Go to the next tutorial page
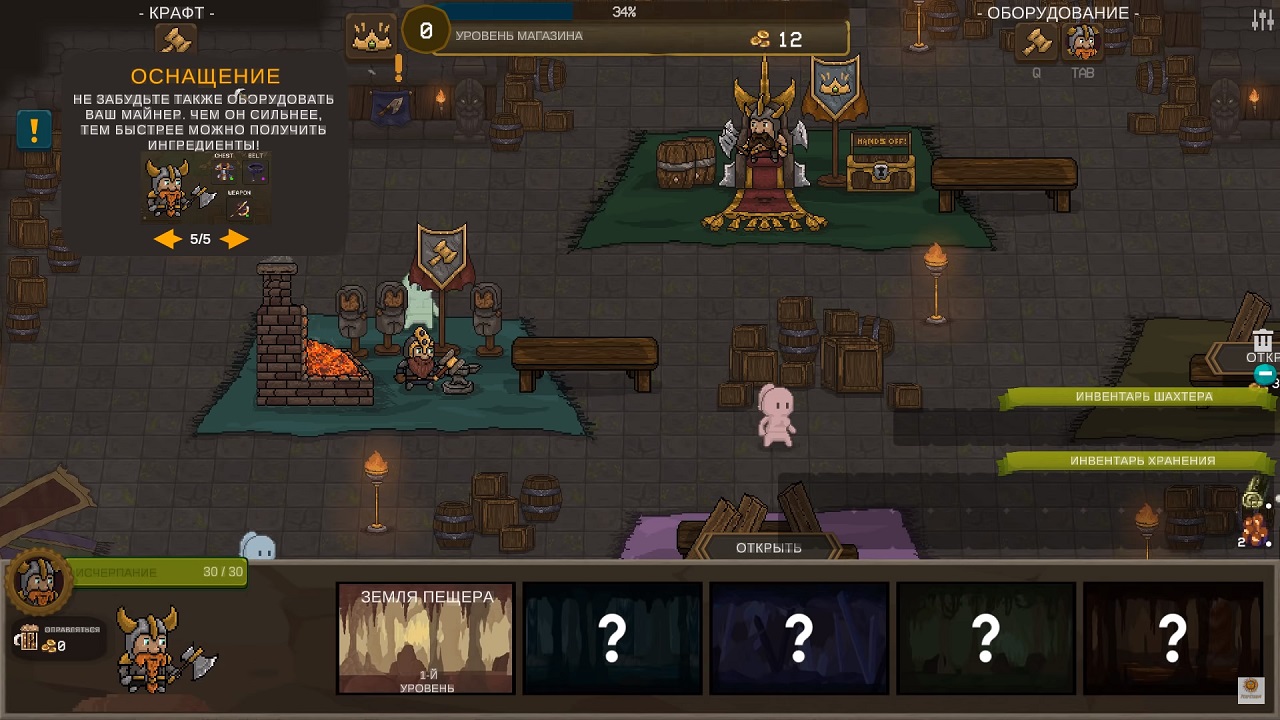This screenshot has height=720, width=1280. (x=234, y=239)
